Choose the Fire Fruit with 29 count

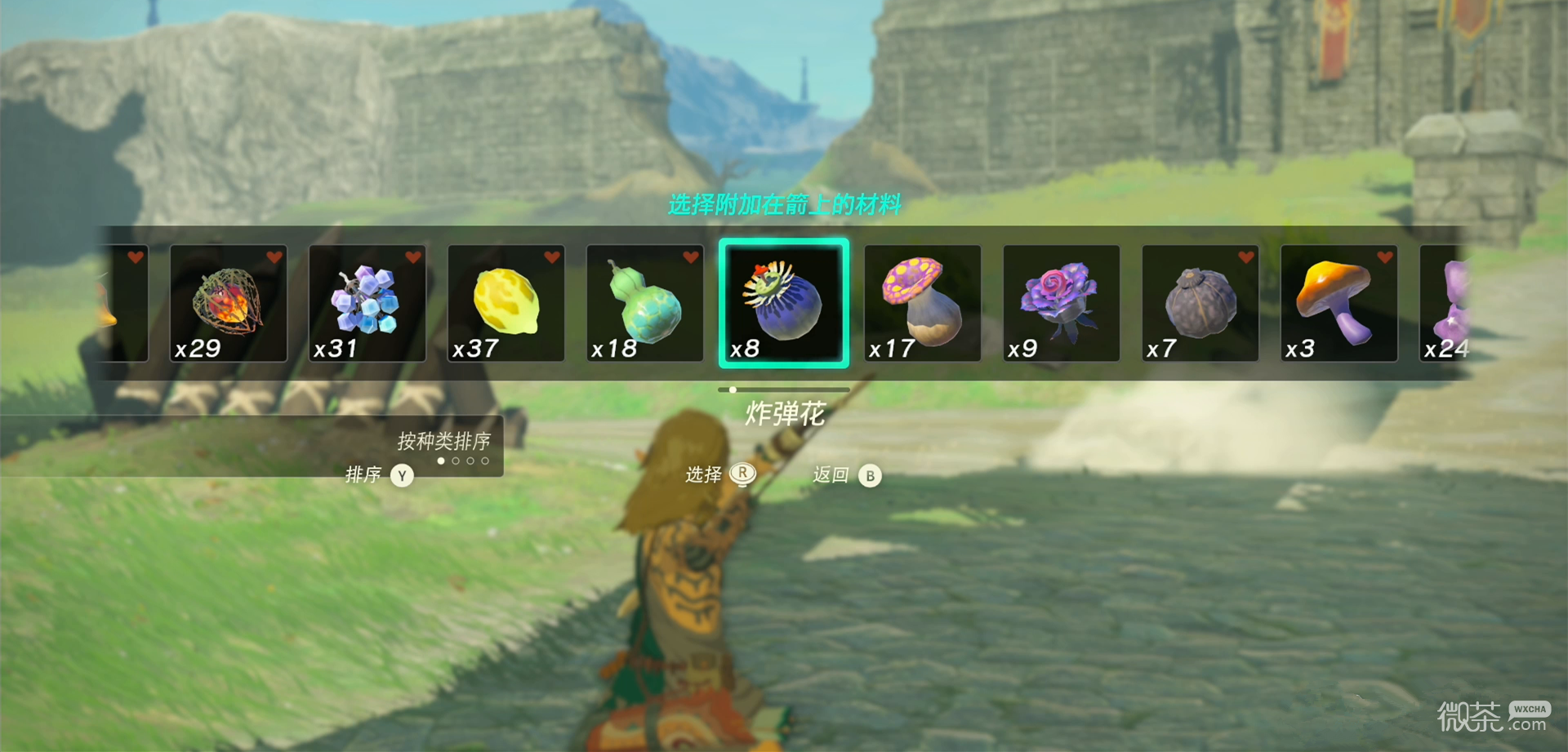pyautogui.click(x=228, y=304)
